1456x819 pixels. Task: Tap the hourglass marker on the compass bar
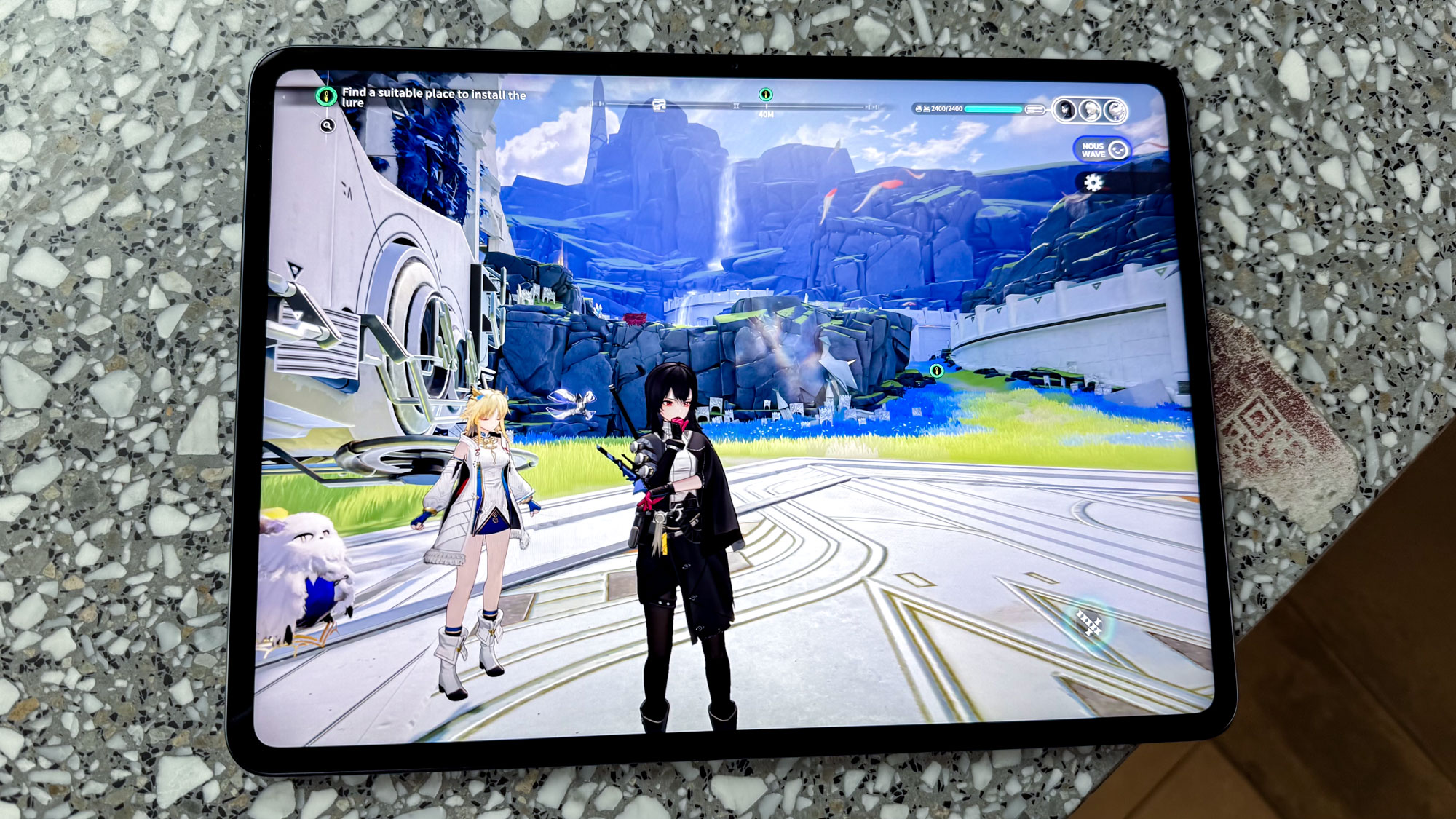coord(736,107)
